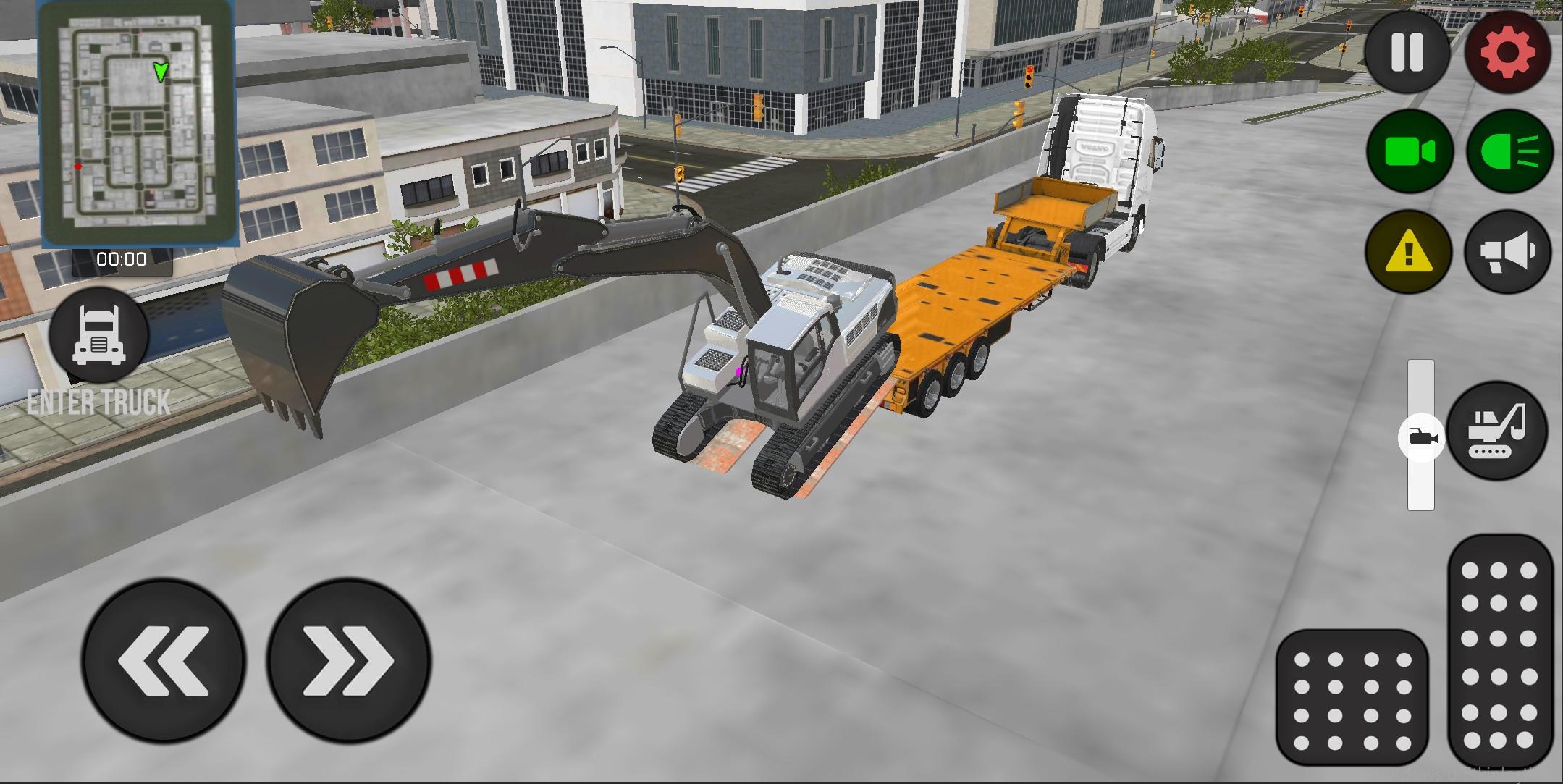The width and height of the screenshot is (1563, 784).
Task: Open the settings gear menu
Action: 1507,51
